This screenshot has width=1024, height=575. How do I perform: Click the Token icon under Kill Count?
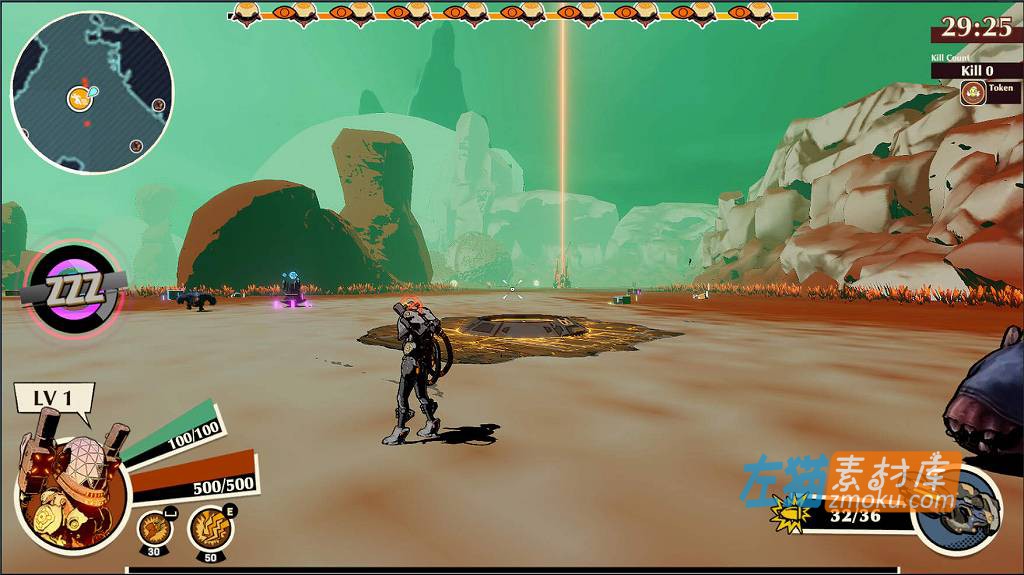click(971, 93)
